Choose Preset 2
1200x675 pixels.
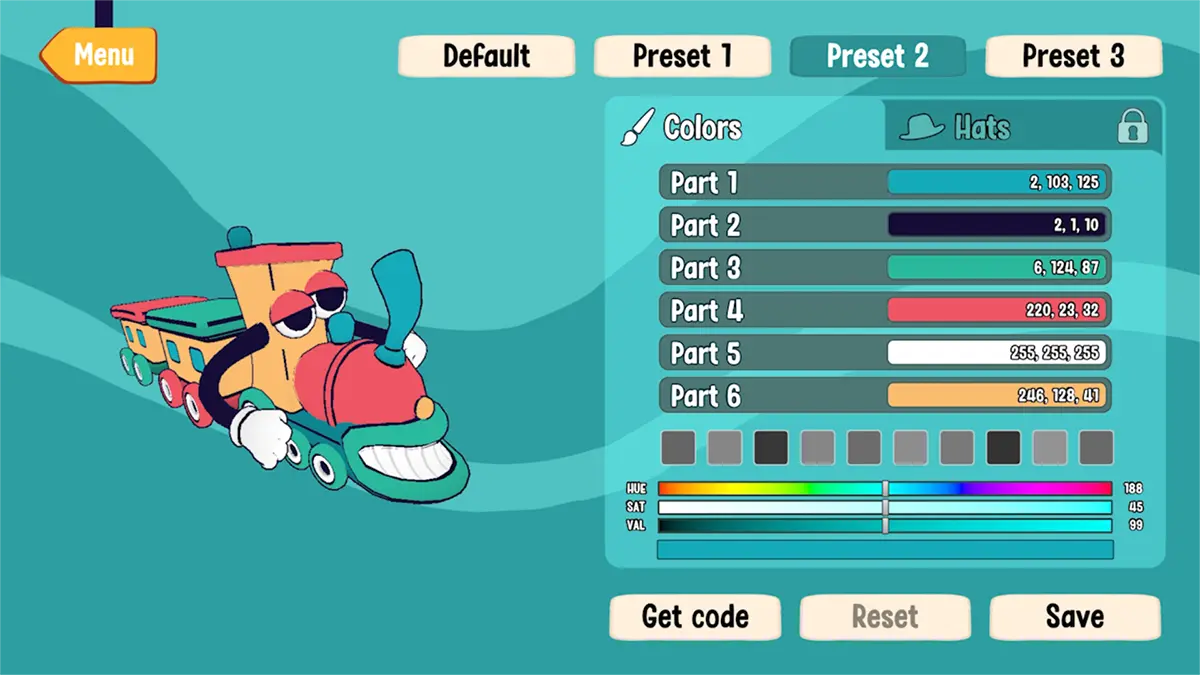point(877,56)
